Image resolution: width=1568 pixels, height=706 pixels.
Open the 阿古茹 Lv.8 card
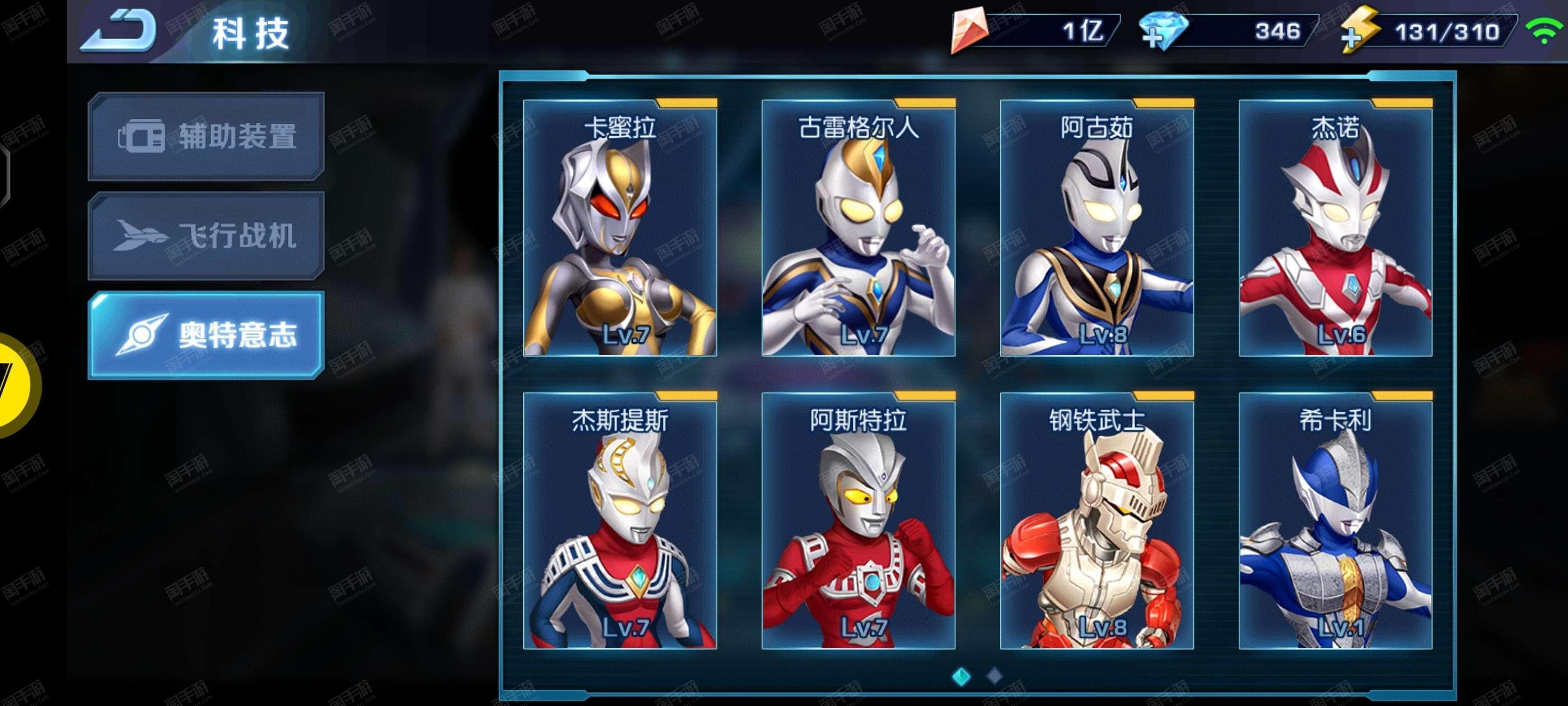(x=1097, y=229)
